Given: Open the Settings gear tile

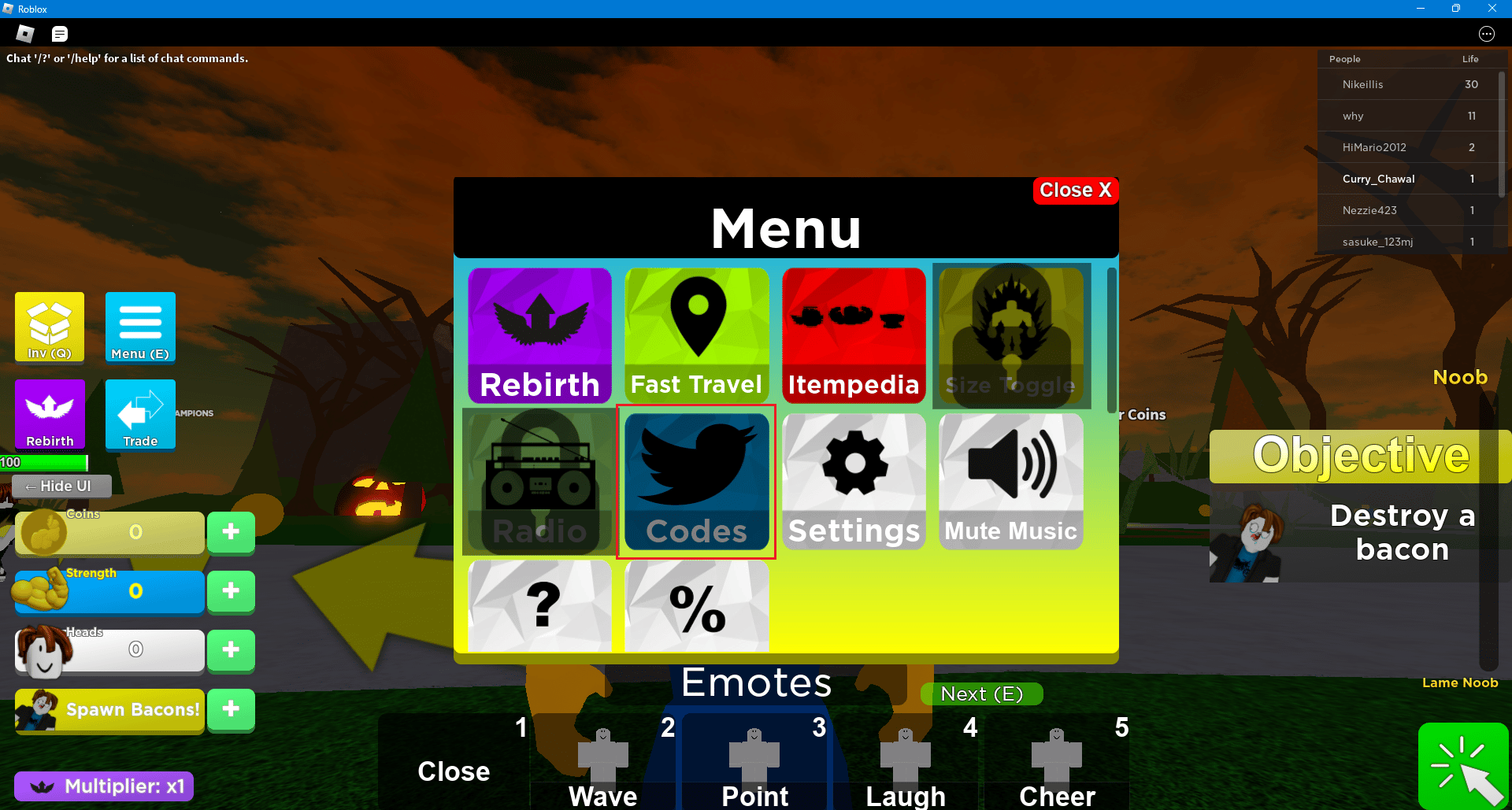Looking at the screenshot, I should point(854,482).
